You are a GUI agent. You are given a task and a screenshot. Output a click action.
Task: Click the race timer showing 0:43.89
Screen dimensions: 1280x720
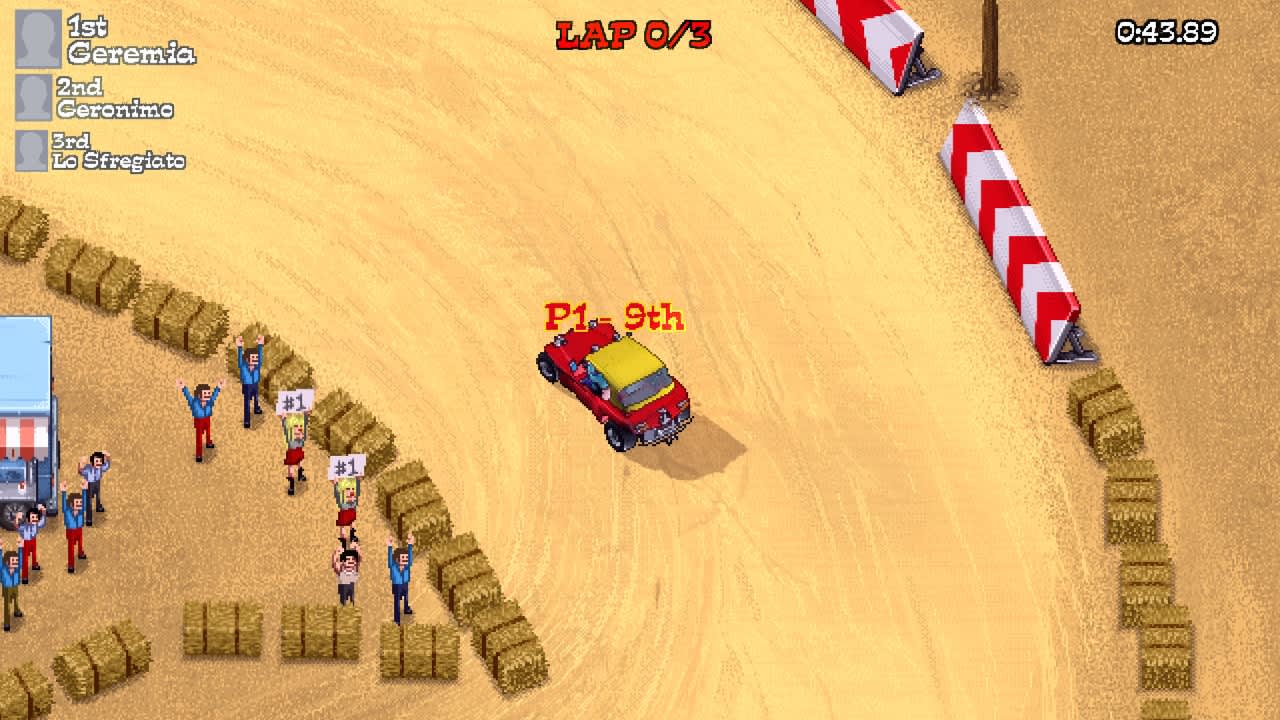[x=1167, y=32]
